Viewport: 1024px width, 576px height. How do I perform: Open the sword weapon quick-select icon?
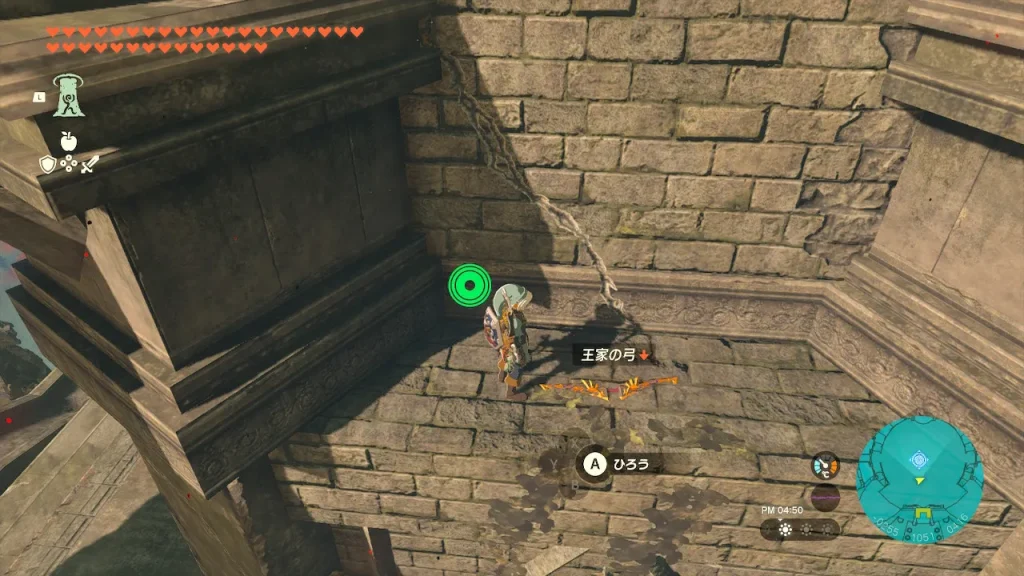[x=91, y=164]
